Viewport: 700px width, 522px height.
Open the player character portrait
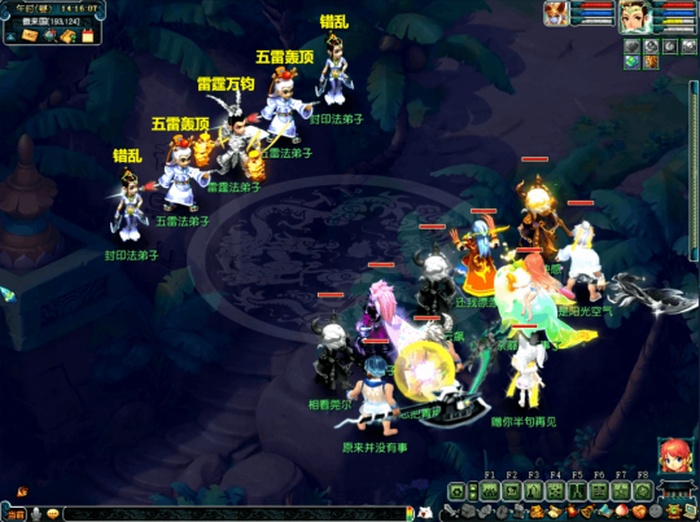click(x=634, y=15)
